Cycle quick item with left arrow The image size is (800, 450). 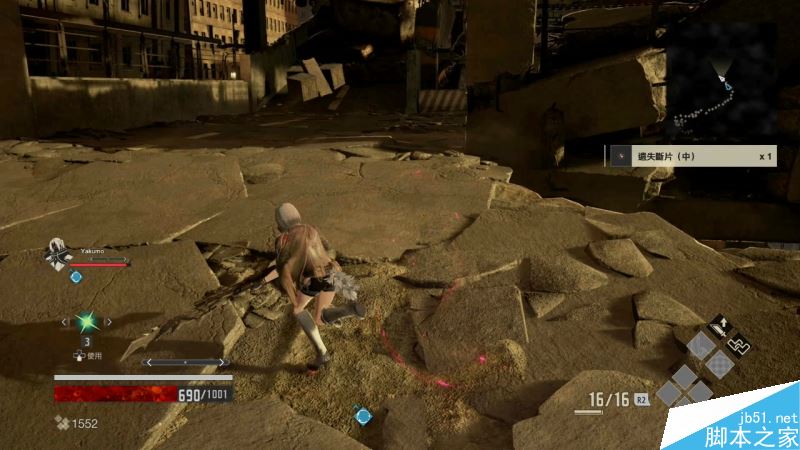click(66, 322)
